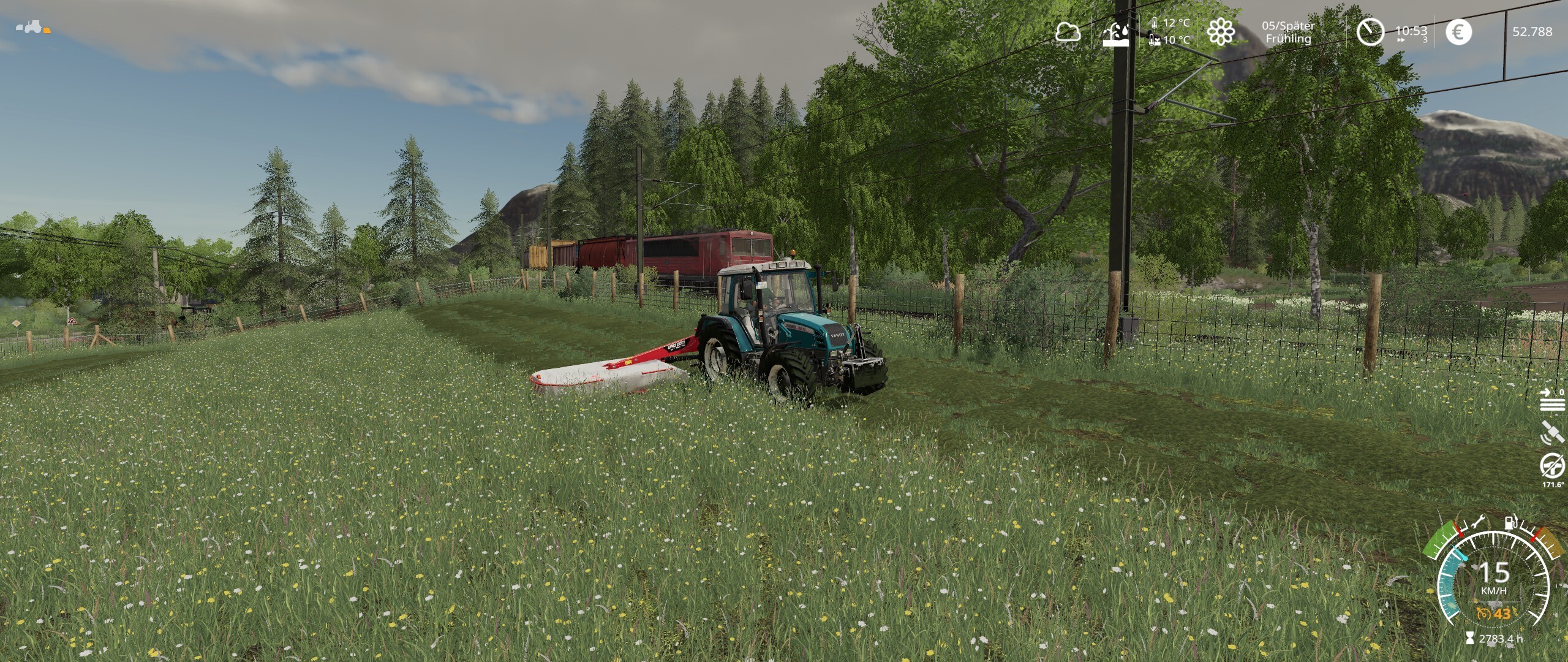Select the flower season icon
The width and height of the screenshot is (1568, 662).
[1220, 31]
